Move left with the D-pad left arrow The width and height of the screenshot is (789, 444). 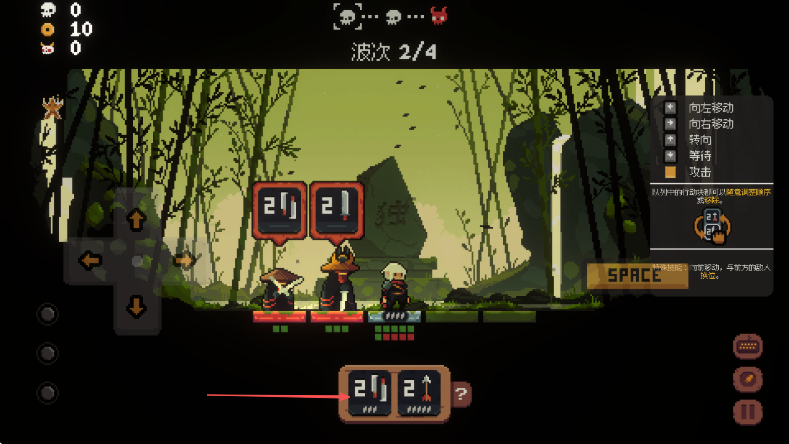(91, 261)
